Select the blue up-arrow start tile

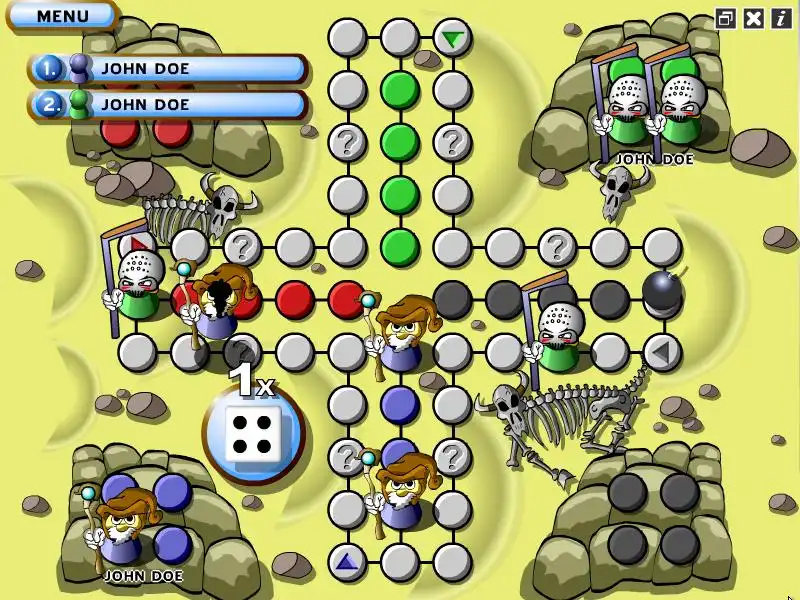click(x=347, y=562)
